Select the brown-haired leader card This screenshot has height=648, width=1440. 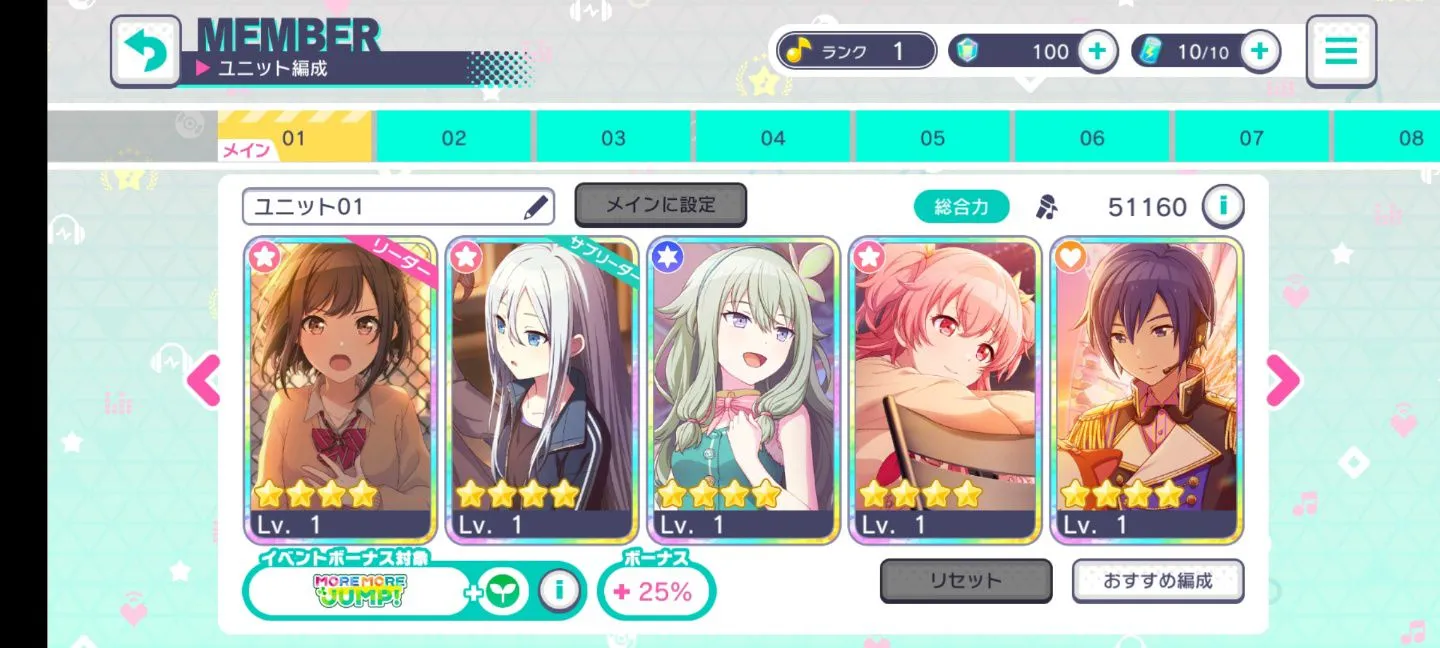click(x=340, y=390)
